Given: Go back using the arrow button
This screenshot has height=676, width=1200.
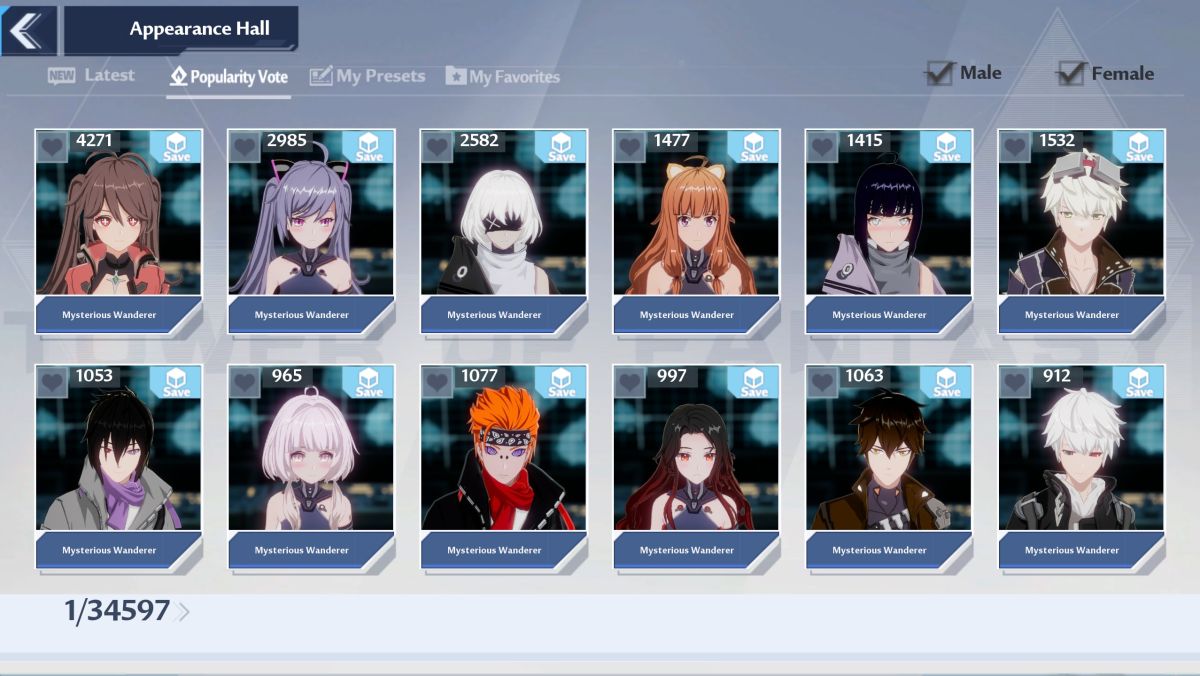Looking at the screenshot, I should click(x=28, y=30).
